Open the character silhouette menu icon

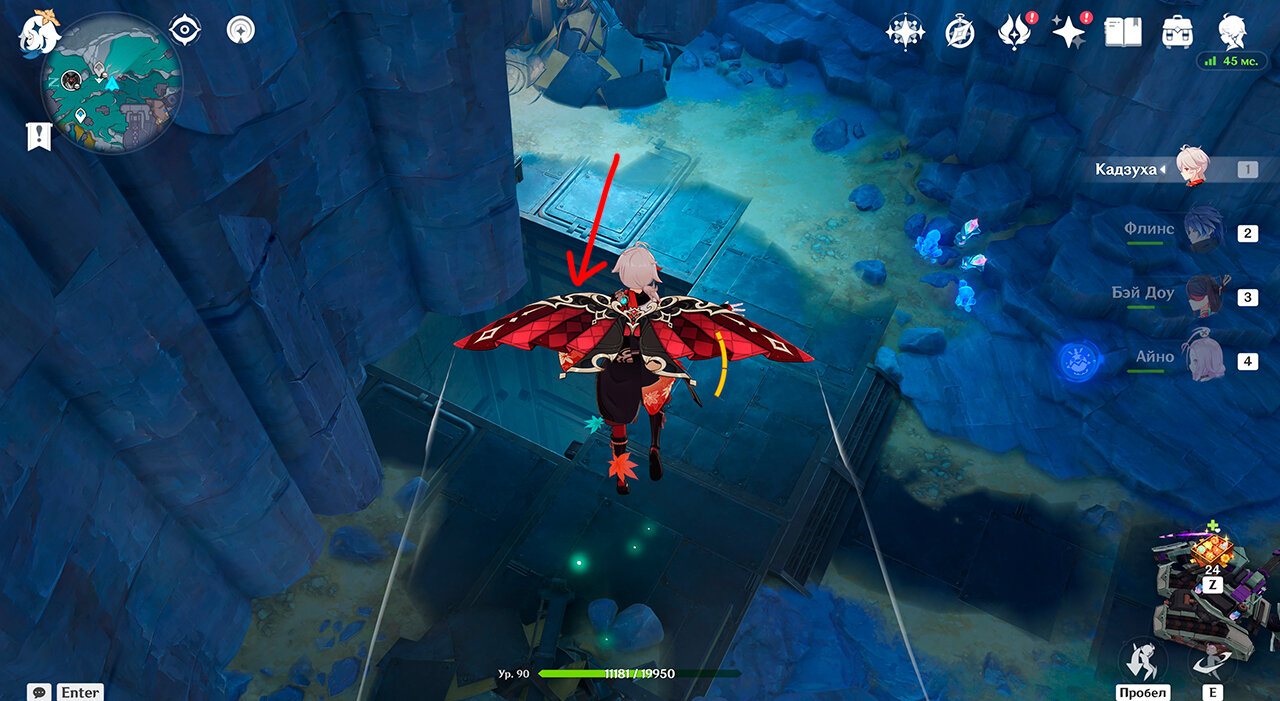coord(1231,30)
